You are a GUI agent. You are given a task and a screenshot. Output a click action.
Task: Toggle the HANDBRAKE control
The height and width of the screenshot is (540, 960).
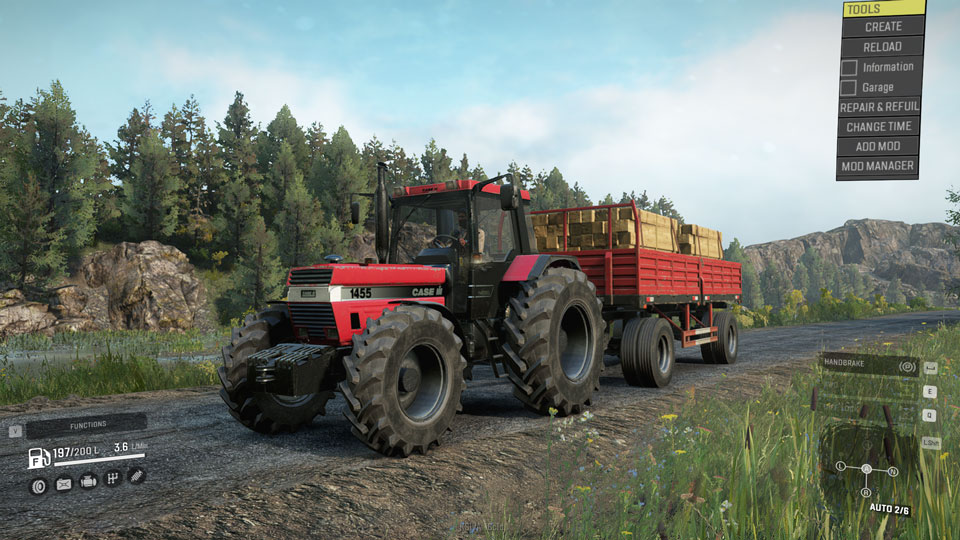[x=870, y=366]
